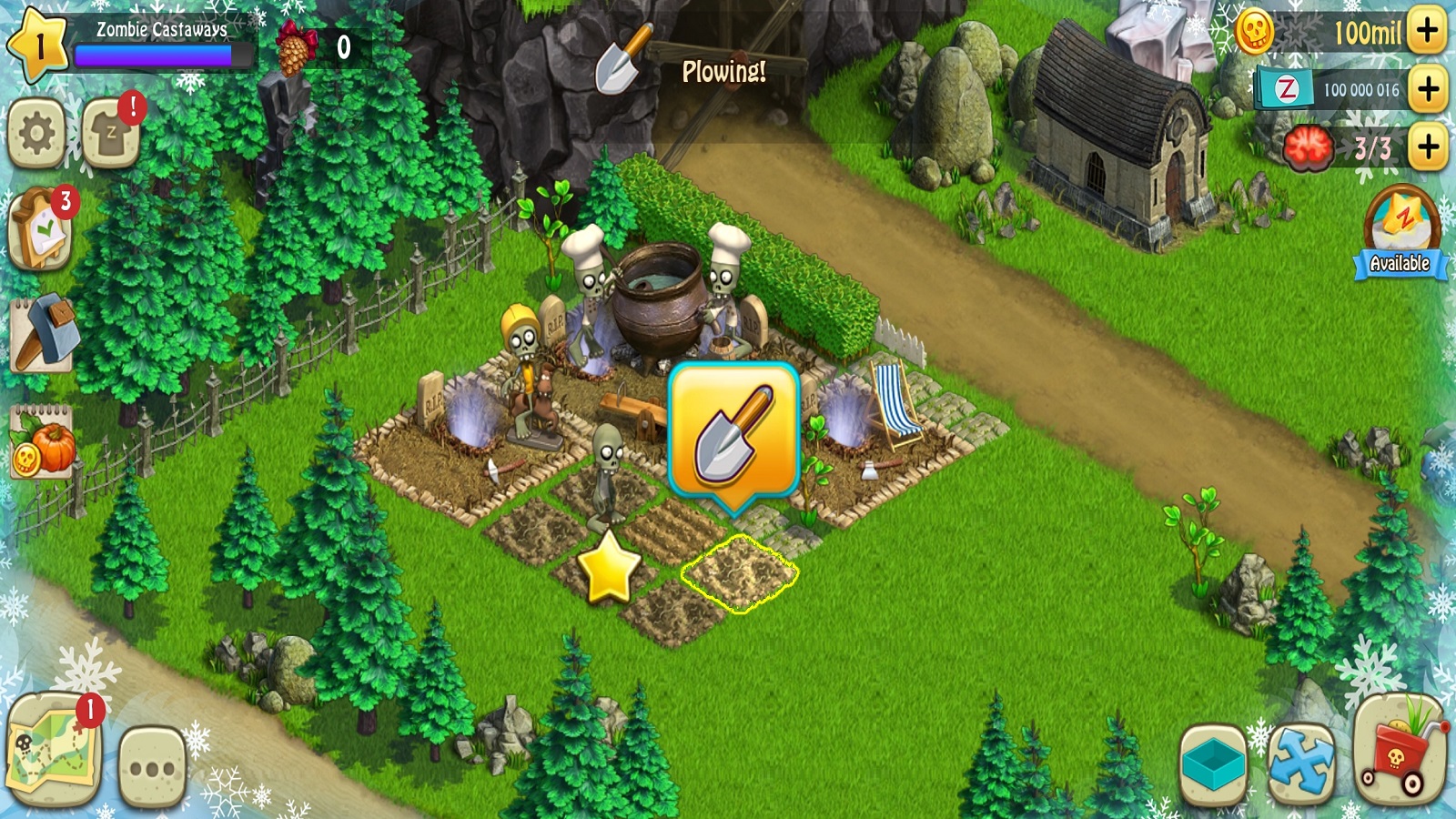Open the quest clipboard checklist
The image size is (1456, 819).
point(40,230)
